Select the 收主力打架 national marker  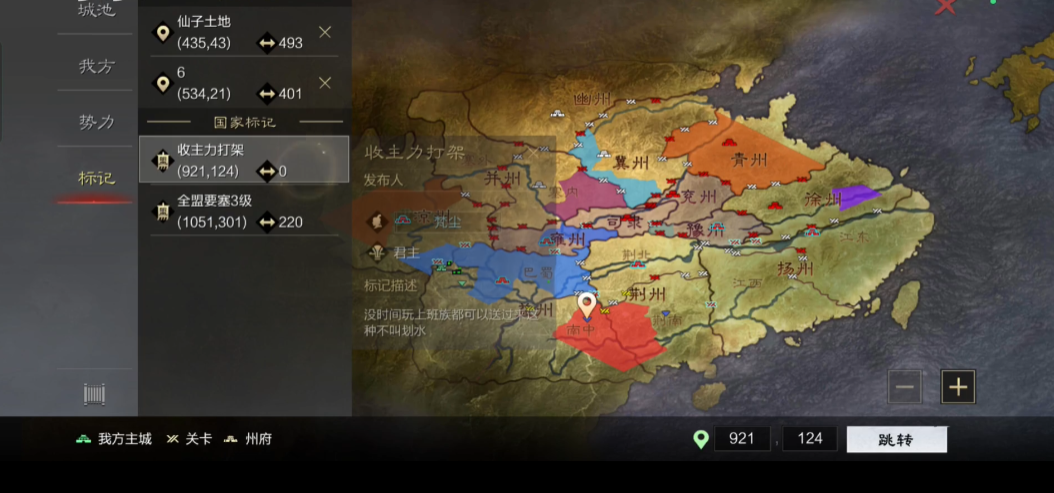coord(244,160)
